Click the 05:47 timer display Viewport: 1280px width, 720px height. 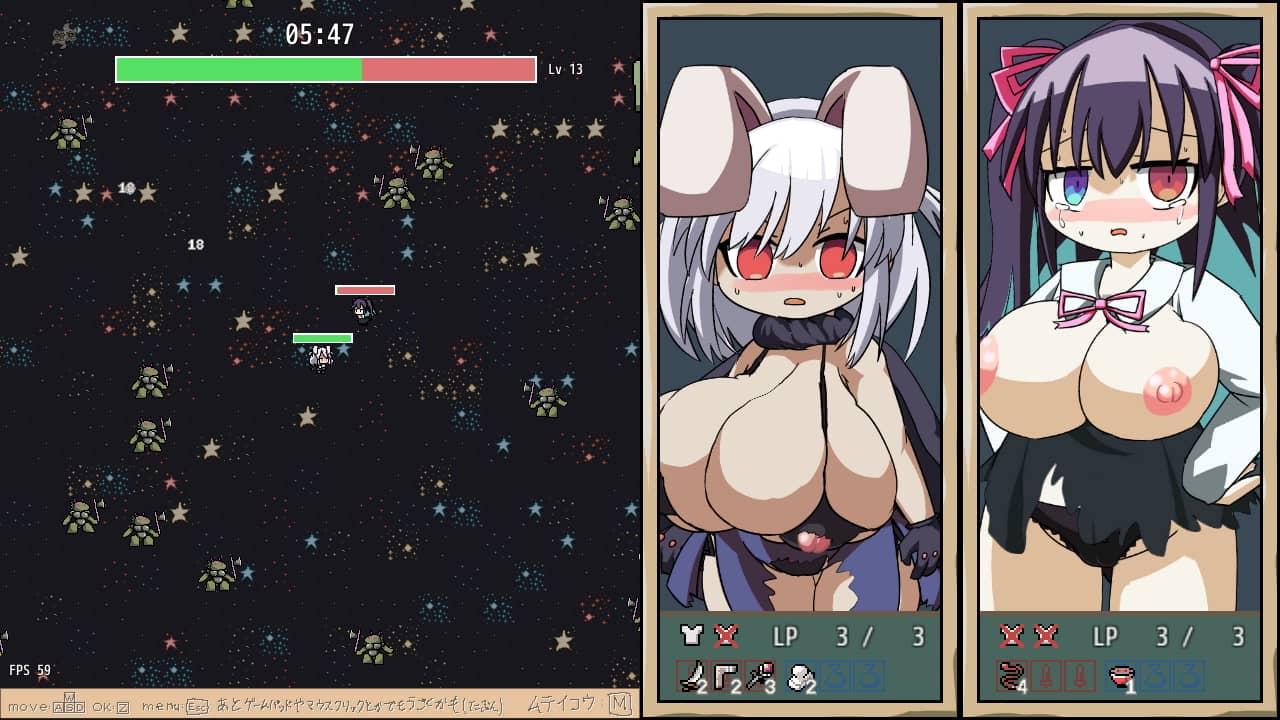pos(322,33)
